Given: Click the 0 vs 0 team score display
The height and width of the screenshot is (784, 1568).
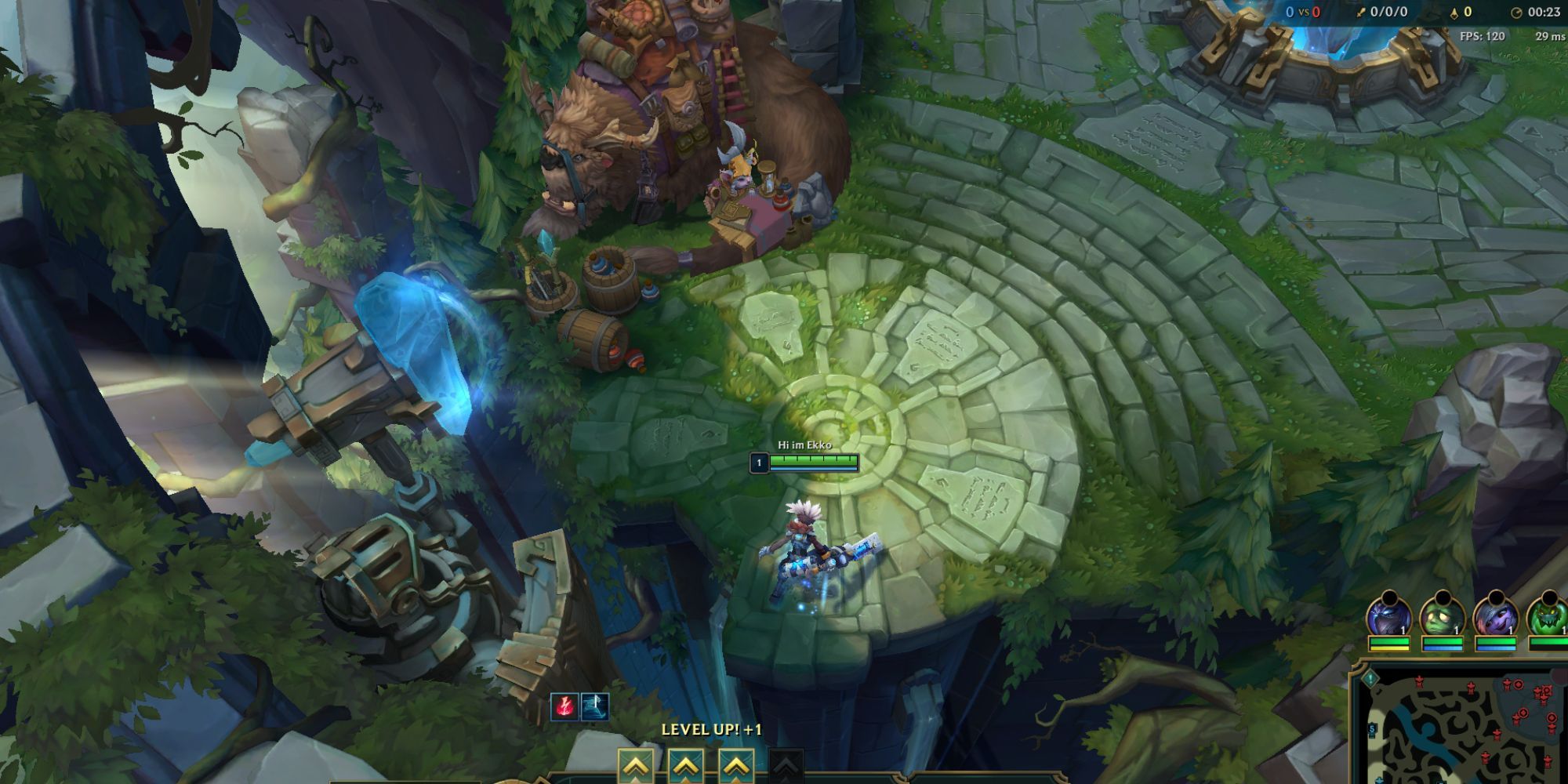Looking at the screenshot, I should 1304,12.
